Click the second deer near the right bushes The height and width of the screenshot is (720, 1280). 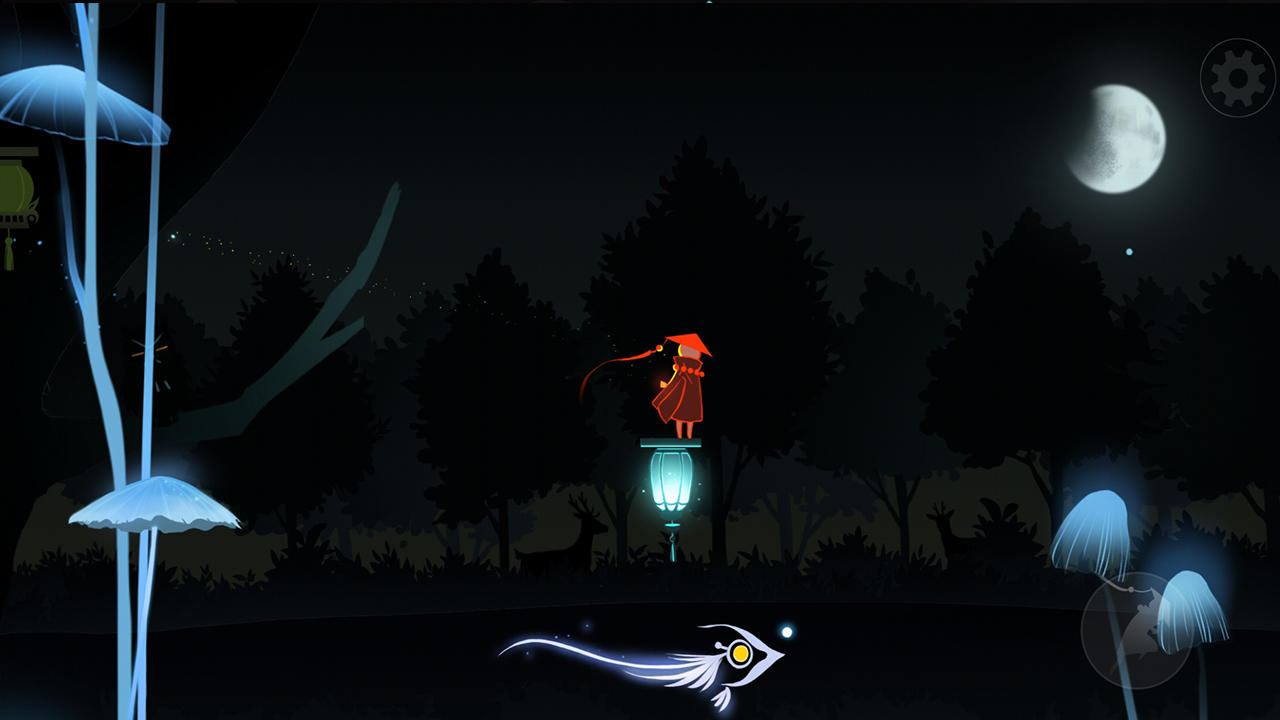pyautogui.click(x=945, y=530)
